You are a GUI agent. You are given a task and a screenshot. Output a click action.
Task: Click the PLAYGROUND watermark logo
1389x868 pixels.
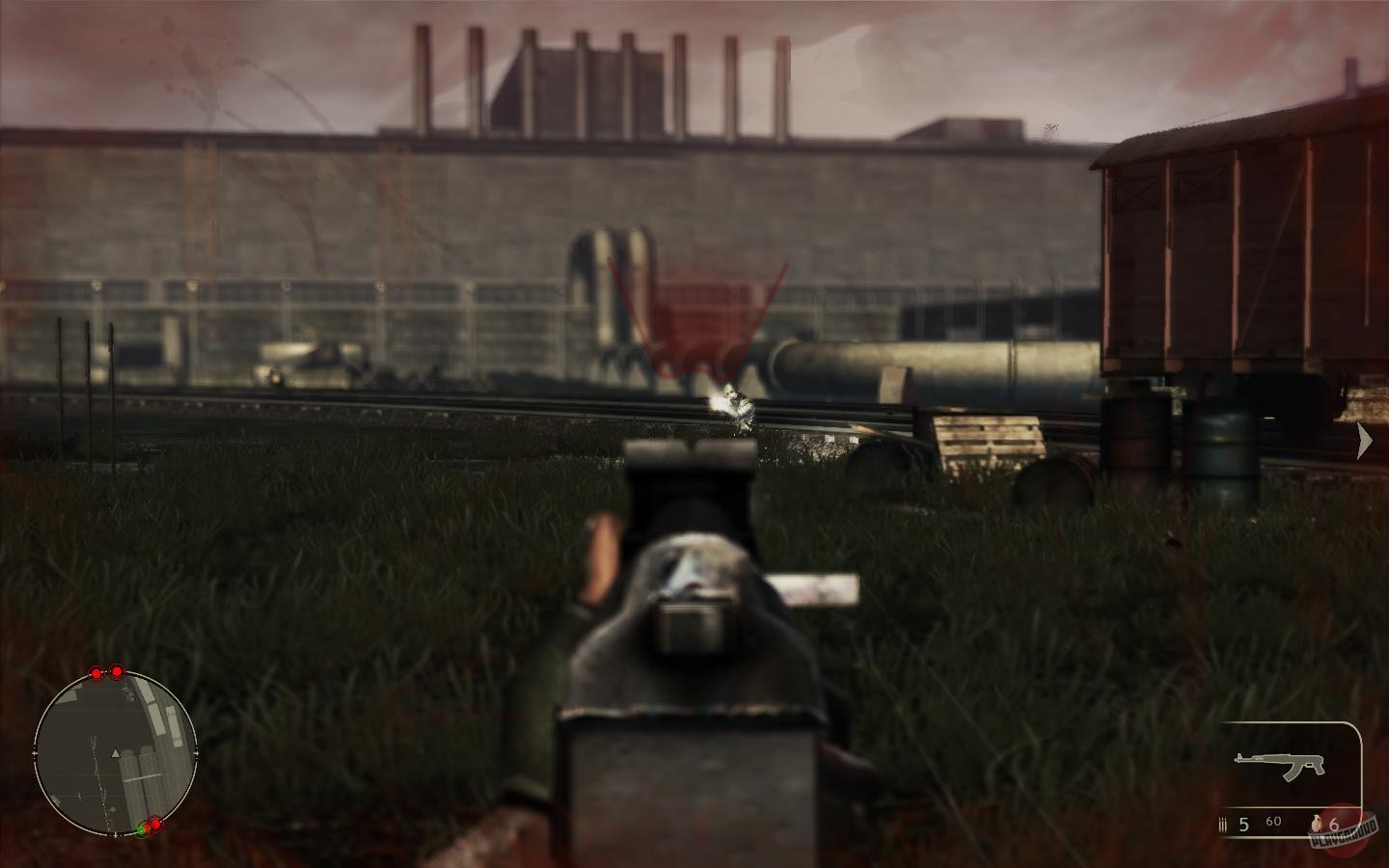click(x=1344, y=837)
